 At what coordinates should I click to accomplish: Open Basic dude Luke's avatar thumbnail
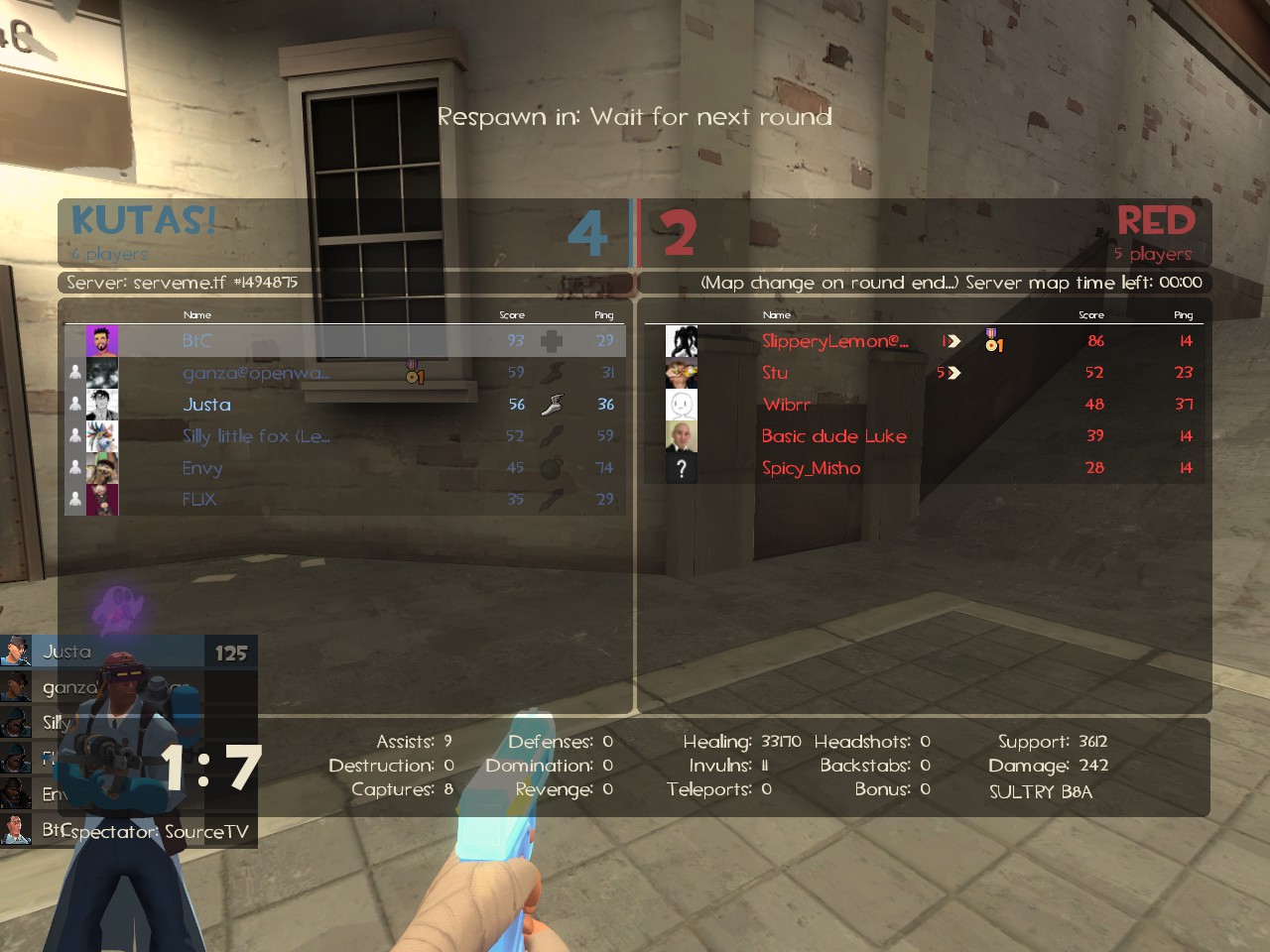pyautogui.click(x=682, y=436)
